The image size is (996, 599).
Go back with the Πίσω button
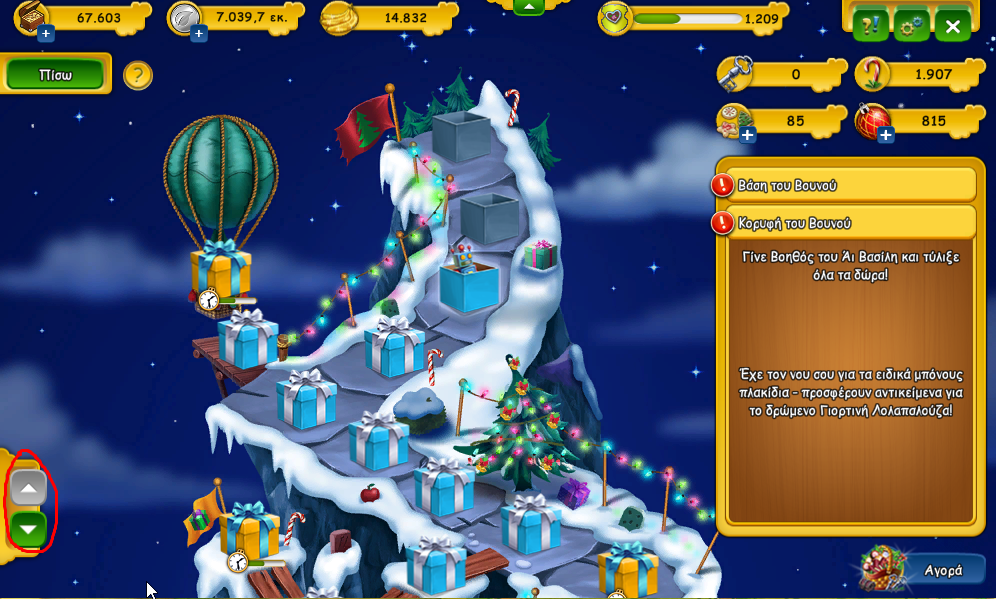[55, 75]
